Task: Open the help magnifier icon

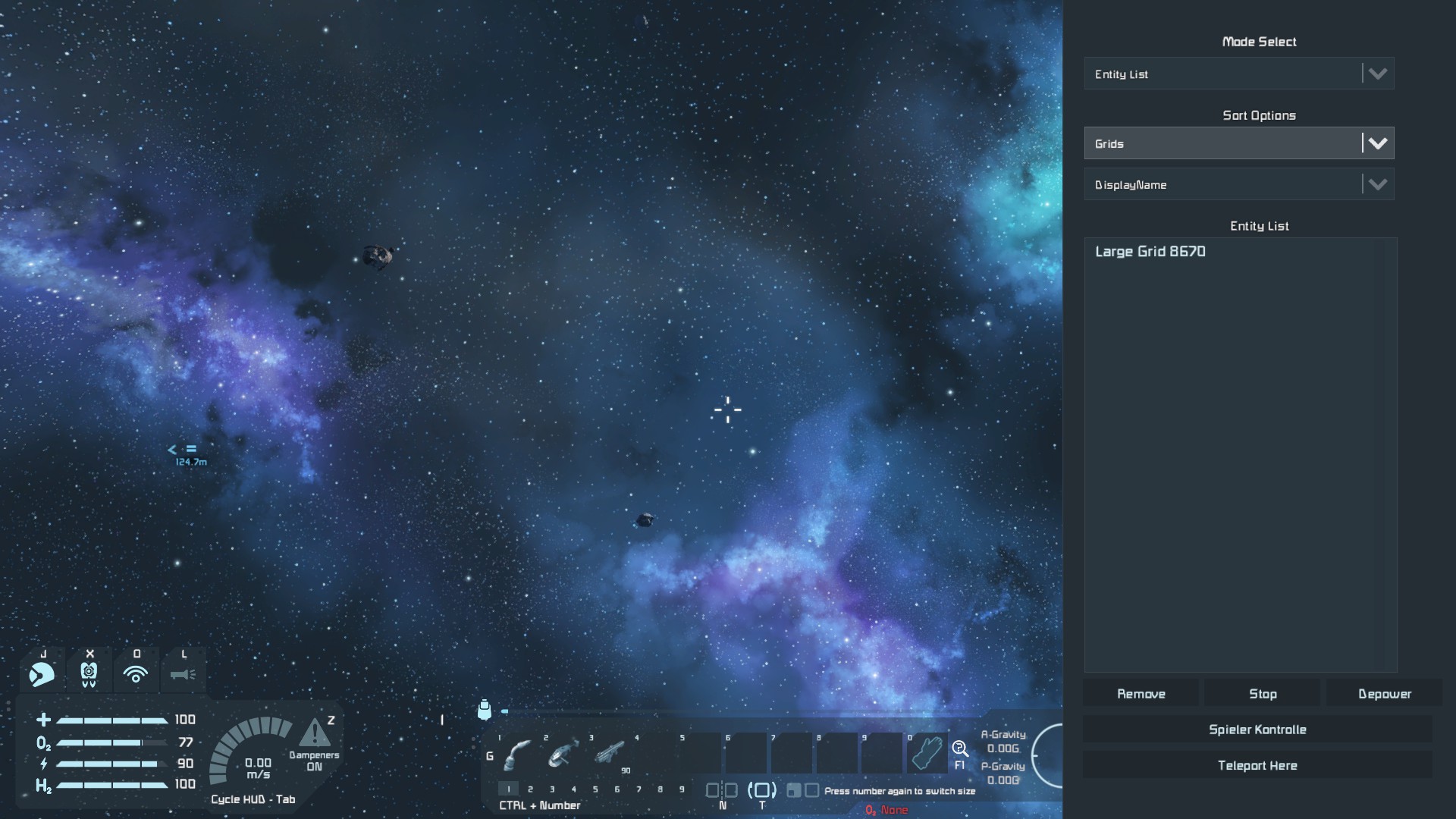Action: point(960,750)
